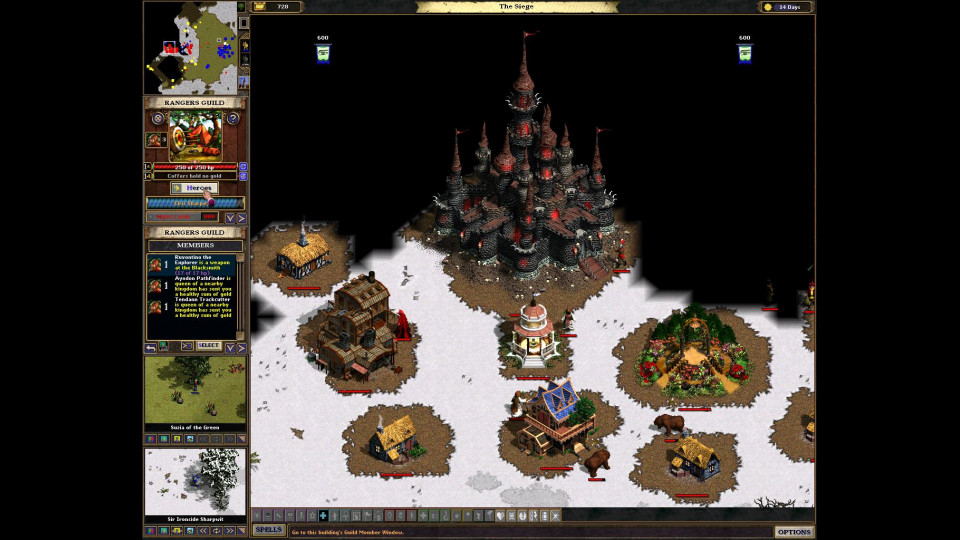The width and height of the screenshot is (960, 540).
Task: Click the blue cross icon in bottom toolbar
Action: tap(322, 515)
